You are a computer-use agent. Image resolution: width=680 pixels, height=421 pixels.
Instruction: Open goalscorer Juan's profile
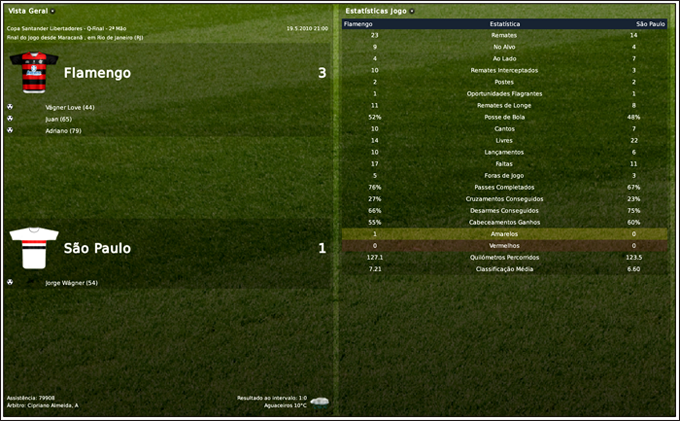click(x=59, y=119)
